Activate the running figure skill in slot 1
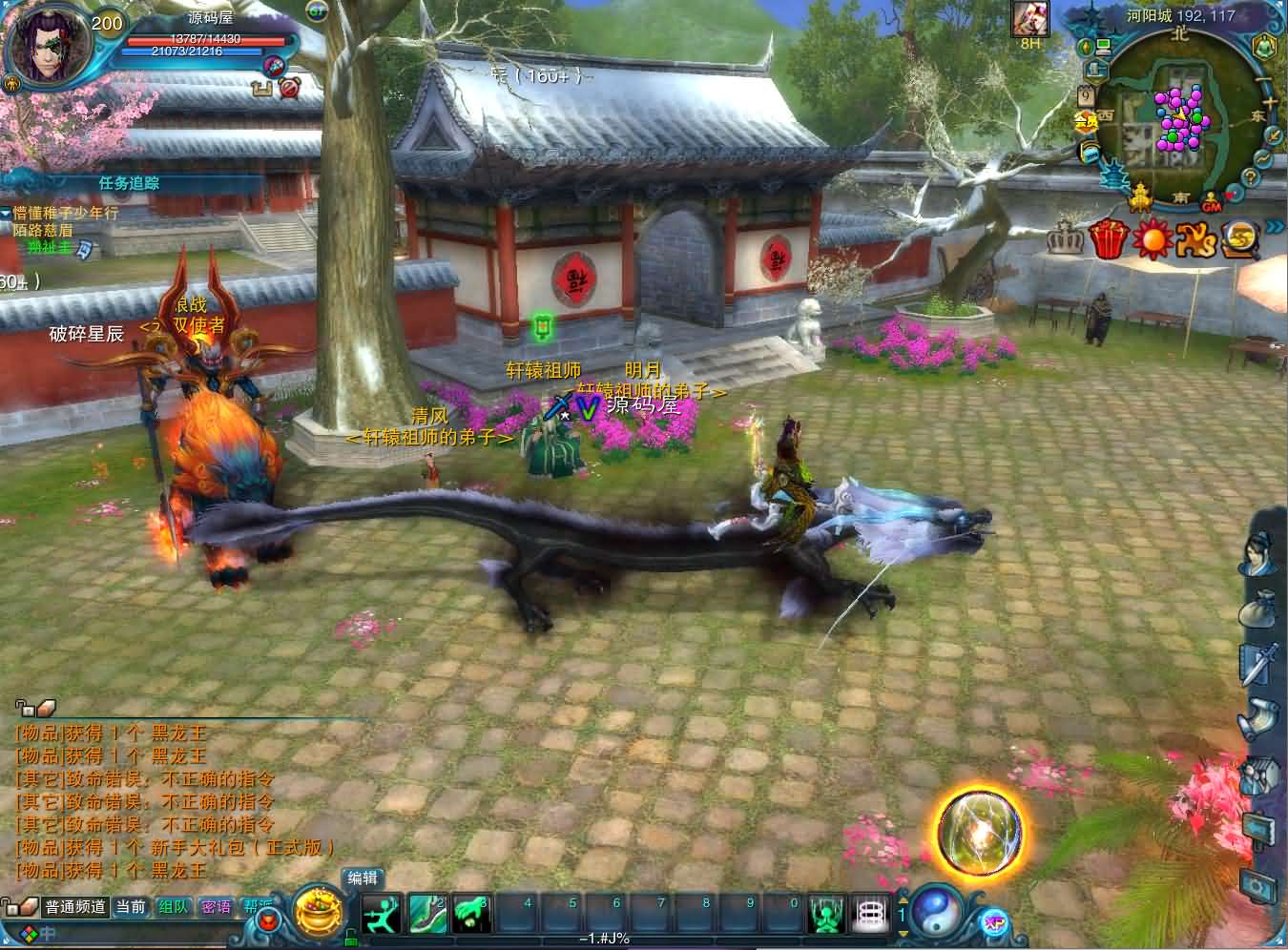 [382, 915]
